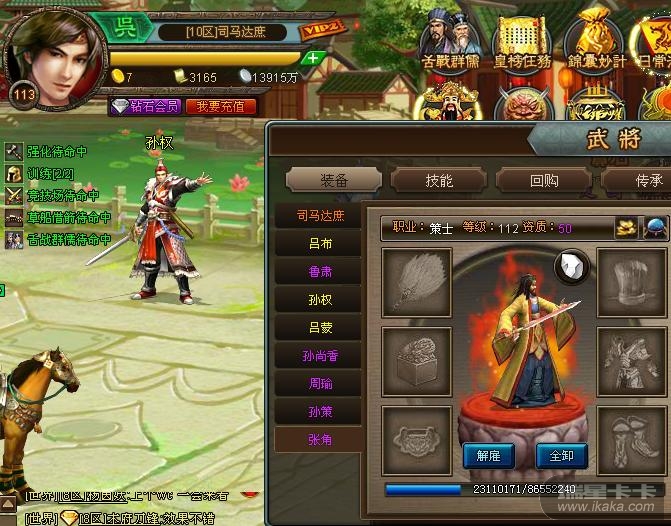Show the 回购 buyback tab
671x526 pixels.
click(543, 181)
